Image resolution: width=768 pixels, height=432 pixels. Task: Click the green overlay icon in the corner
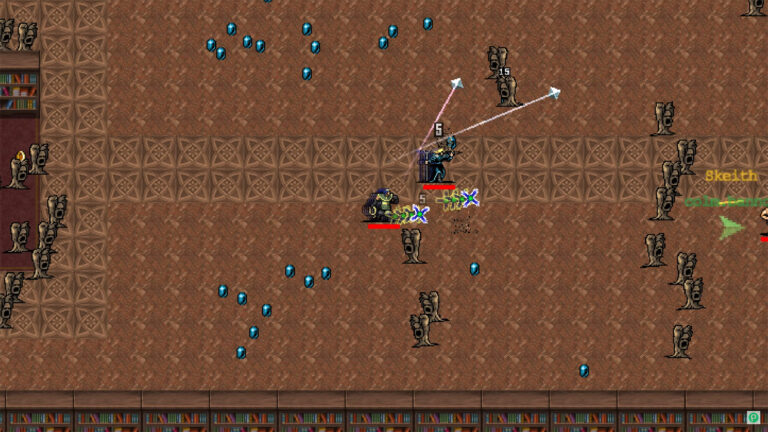coord(753,417)
